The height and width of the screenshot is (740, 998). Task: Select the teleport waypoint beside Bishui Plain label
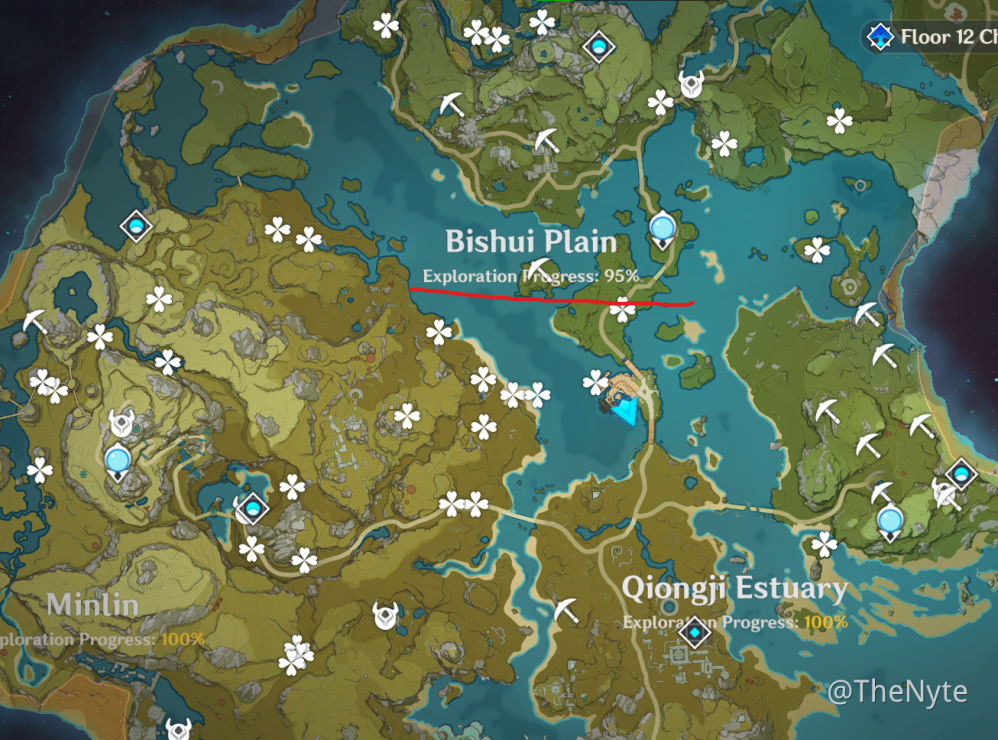pyautogui.click(x=661, y=231)
